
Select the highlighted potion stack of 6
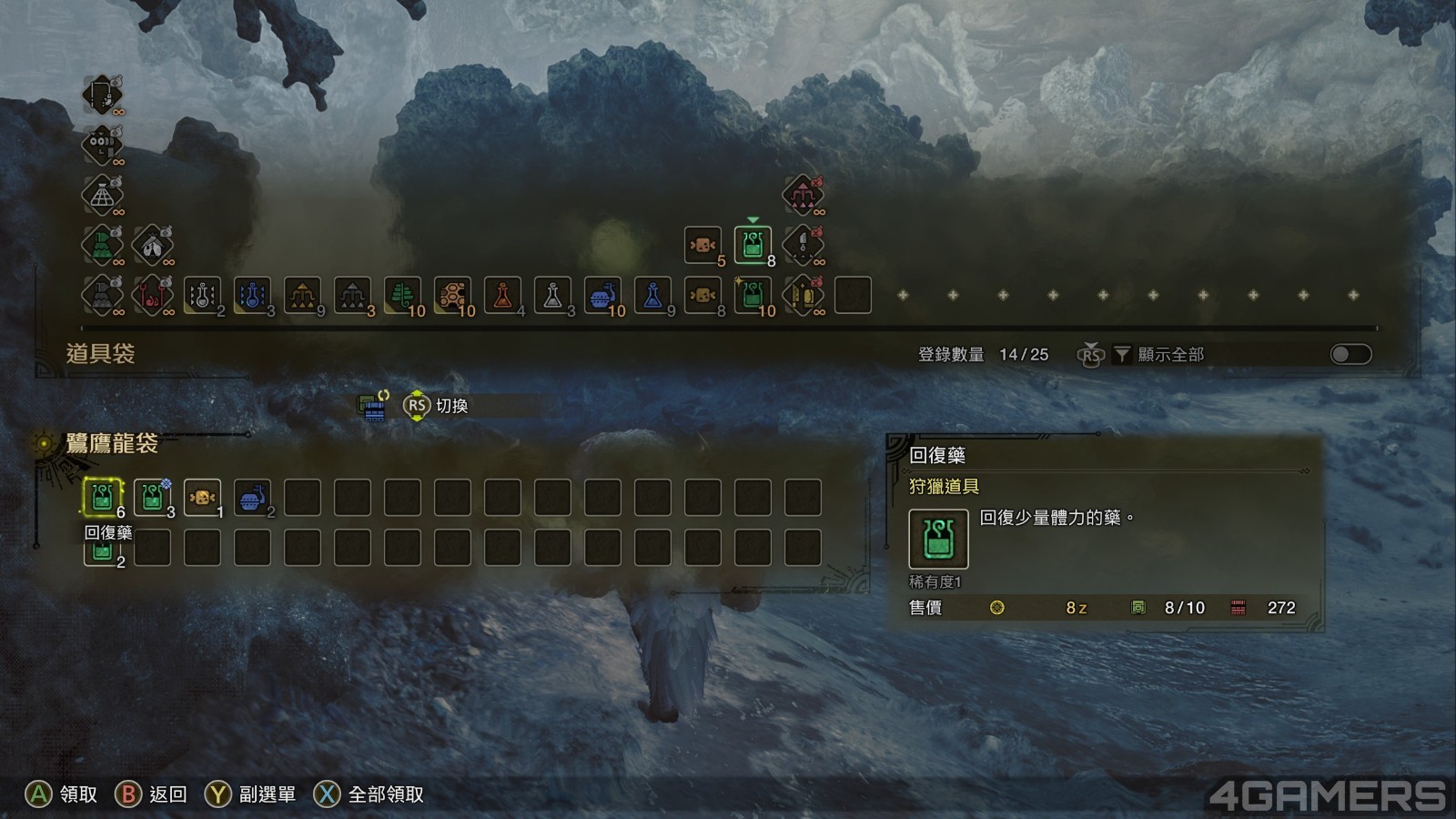102,498
